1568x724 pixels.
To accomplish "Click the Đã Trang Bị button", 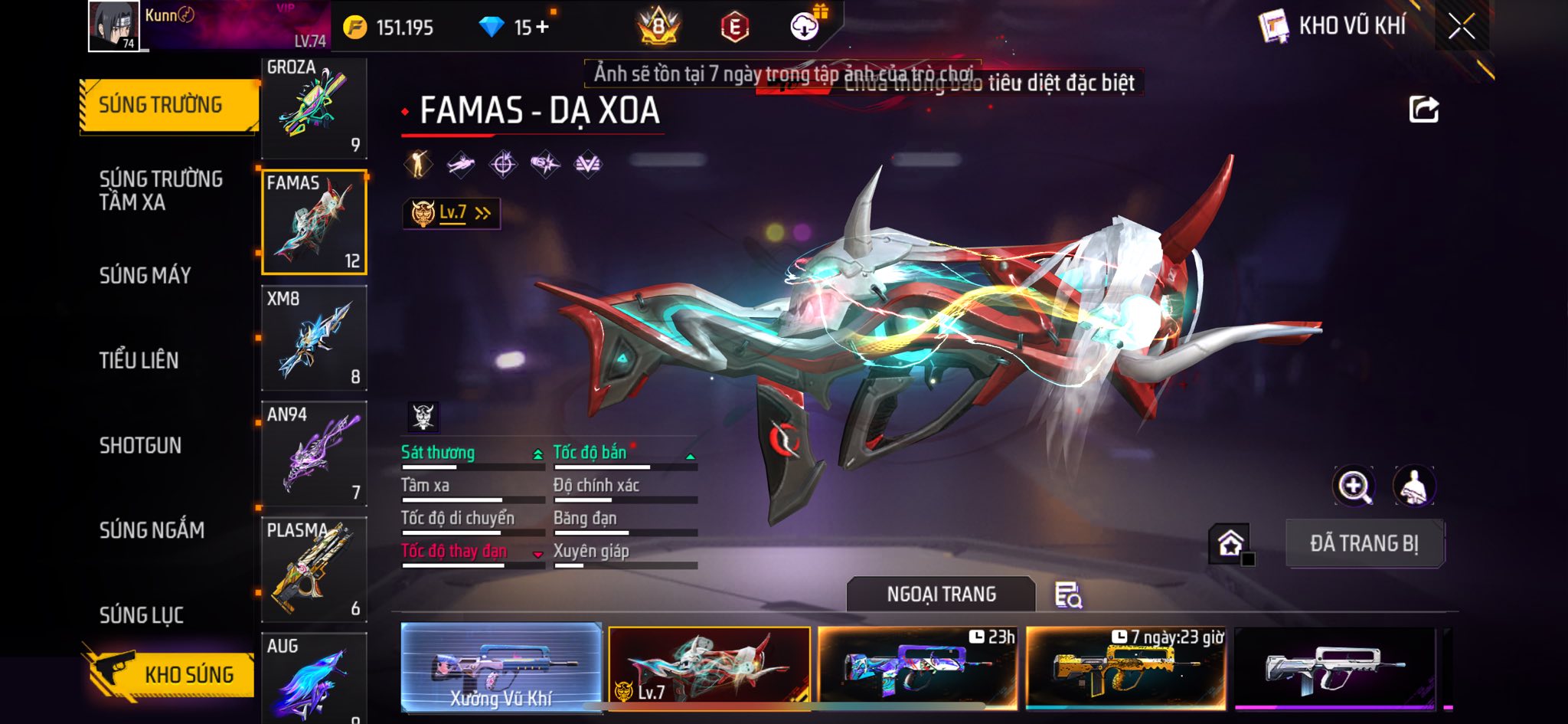I will (1364, 543).
